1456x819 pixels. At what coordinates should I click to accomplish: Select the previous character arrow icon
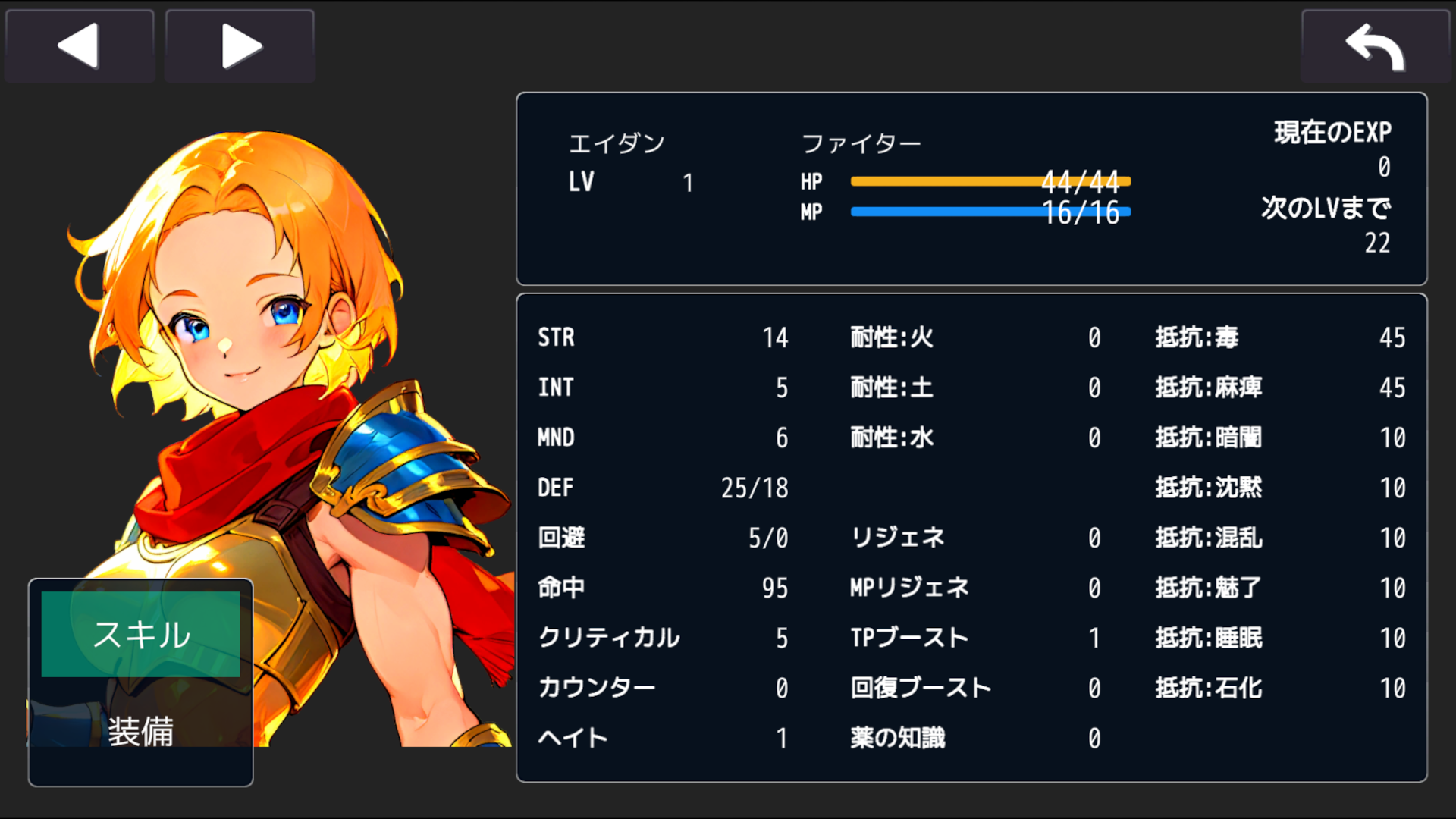coord(78,45)
